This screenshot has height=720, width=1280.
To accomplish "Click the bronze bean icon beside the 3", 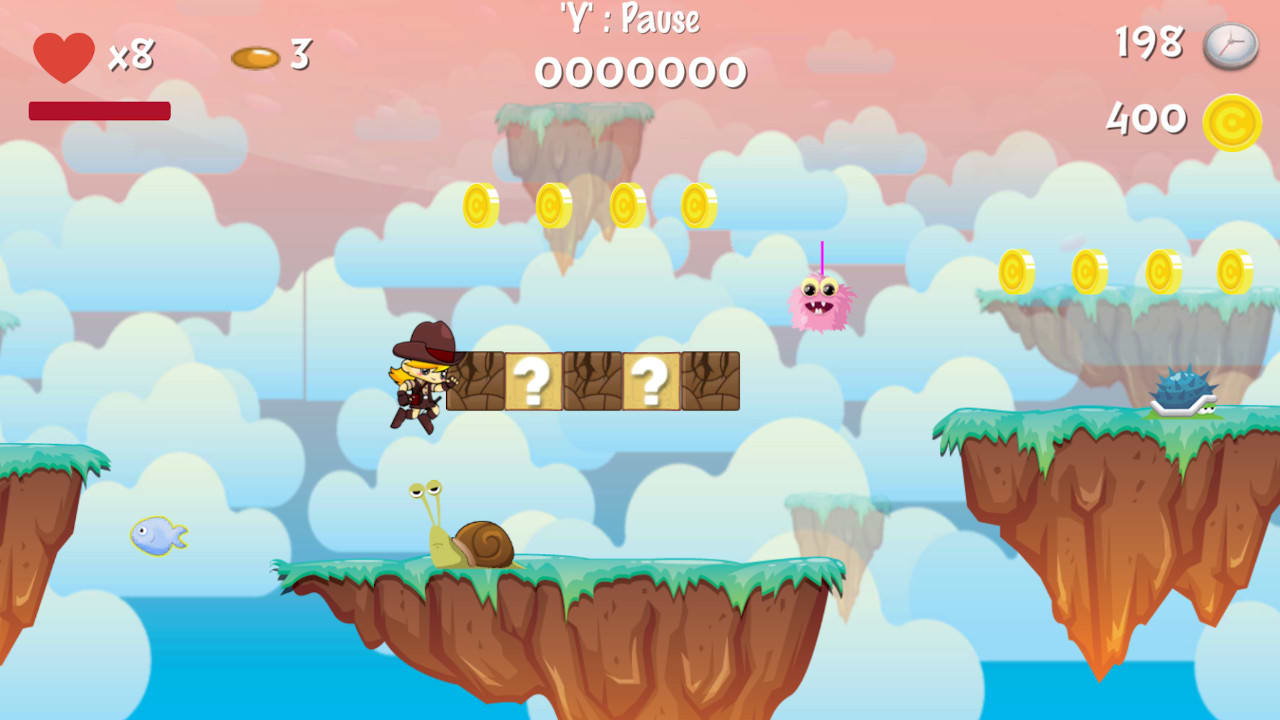I will click(x=257, y=57).
